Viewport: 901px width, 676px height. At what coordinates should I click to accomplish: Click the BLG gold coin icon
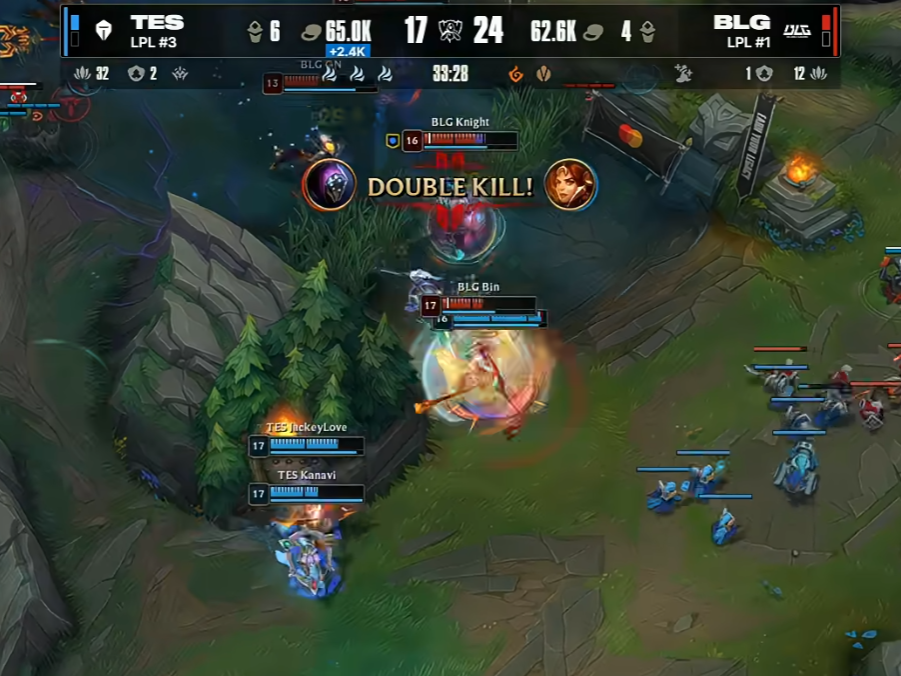click(593, 32)
